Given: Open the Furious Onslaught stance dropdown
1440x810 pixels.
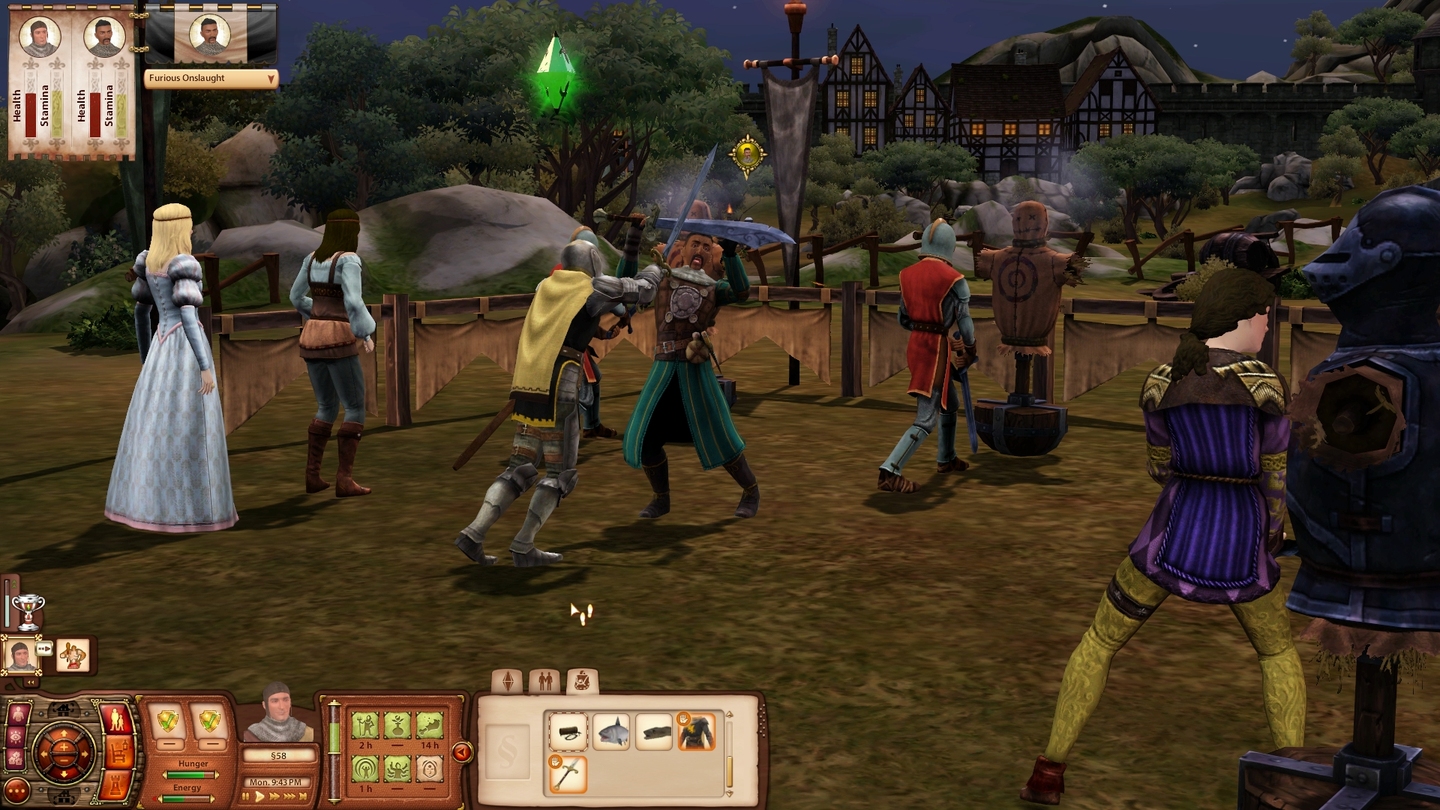Looking at the screenshot, I should click(x=211, y=78).
